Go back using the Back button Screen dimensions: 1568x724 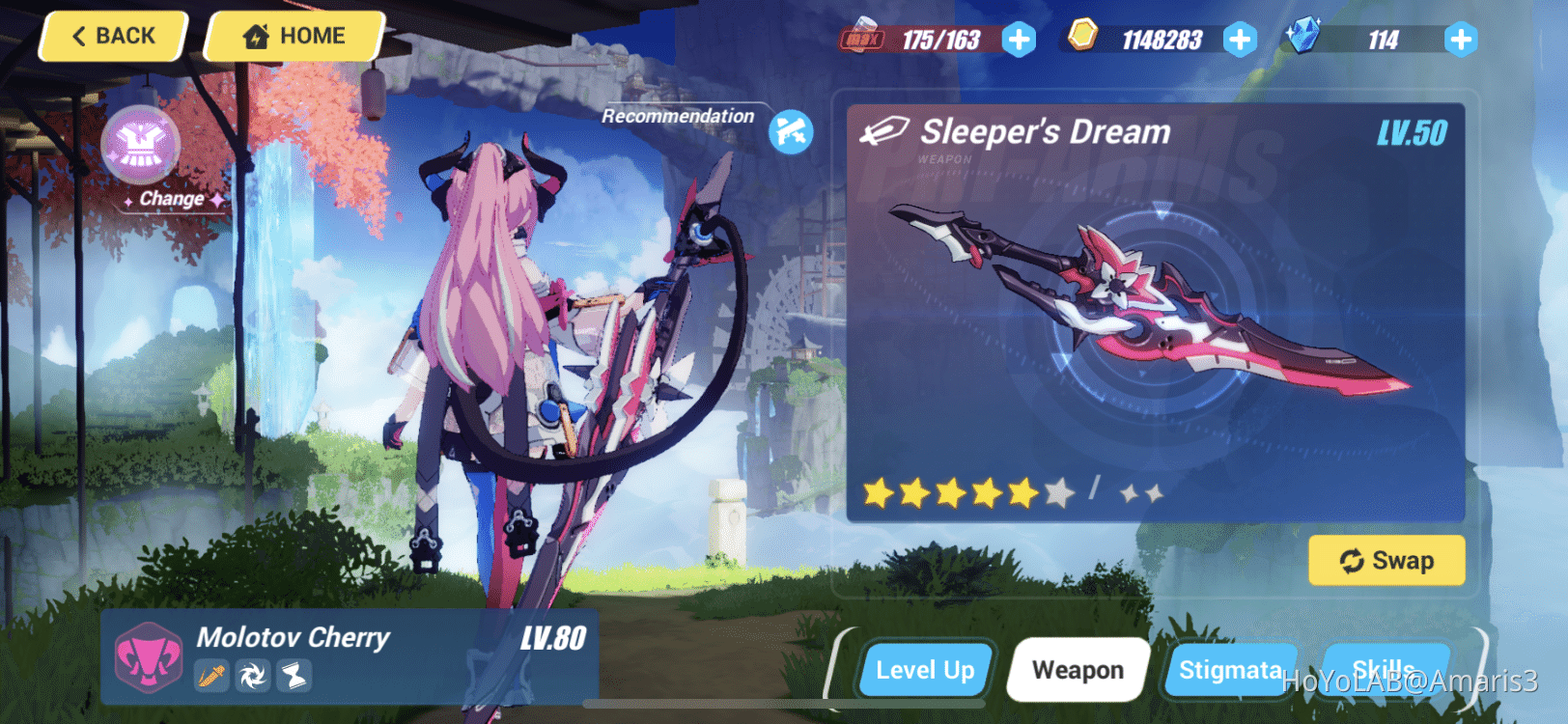111,36
